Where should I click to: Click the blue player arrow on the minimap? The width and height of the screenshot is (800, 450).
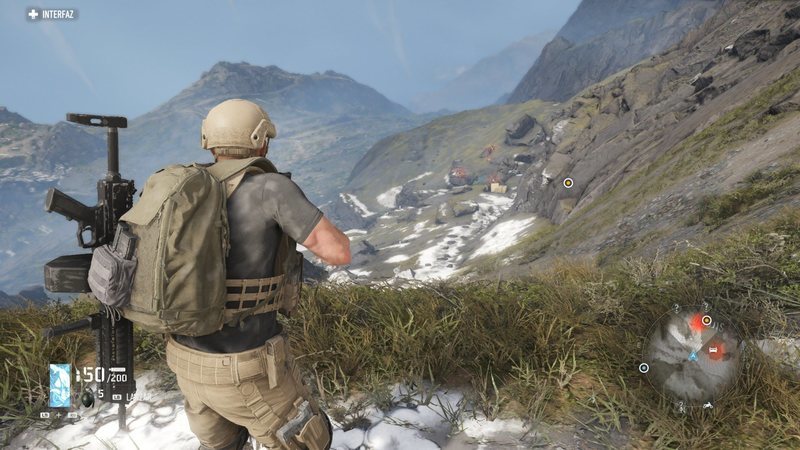[x=693, y=355]
